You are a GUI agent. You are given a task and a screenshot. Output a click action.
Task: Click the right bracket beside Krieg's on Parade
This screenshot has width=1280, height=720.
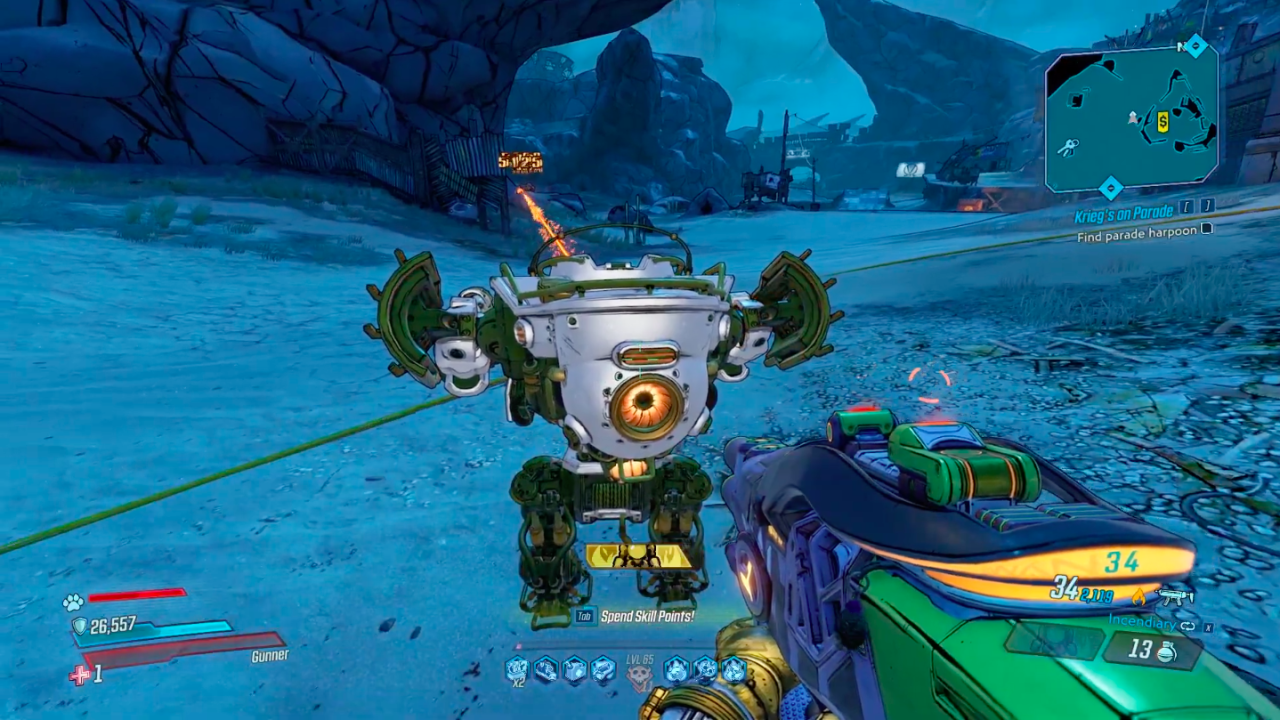pos(1207,207)
